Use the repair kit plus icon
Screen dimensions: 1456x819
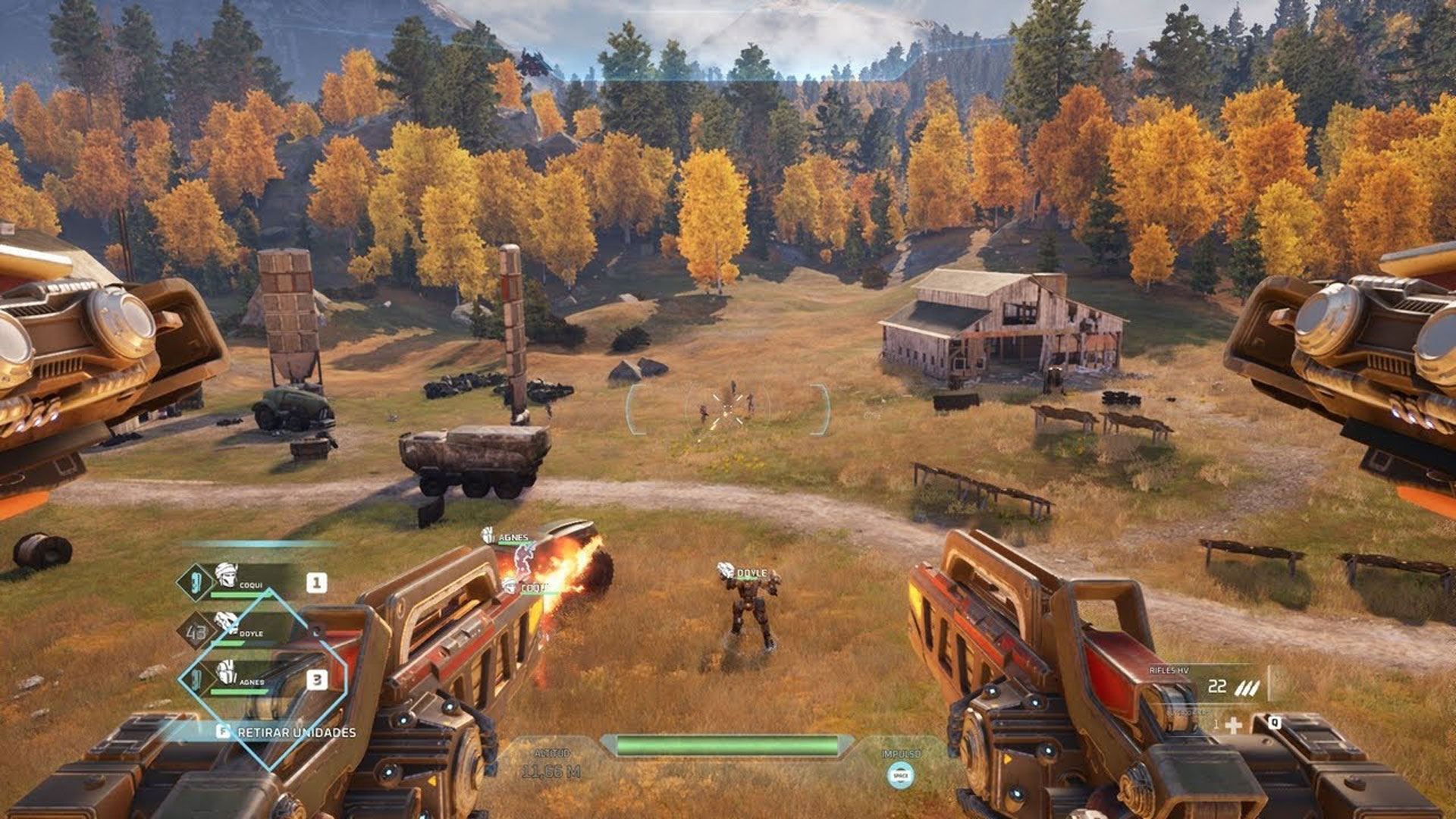(x=1234, y=726)
